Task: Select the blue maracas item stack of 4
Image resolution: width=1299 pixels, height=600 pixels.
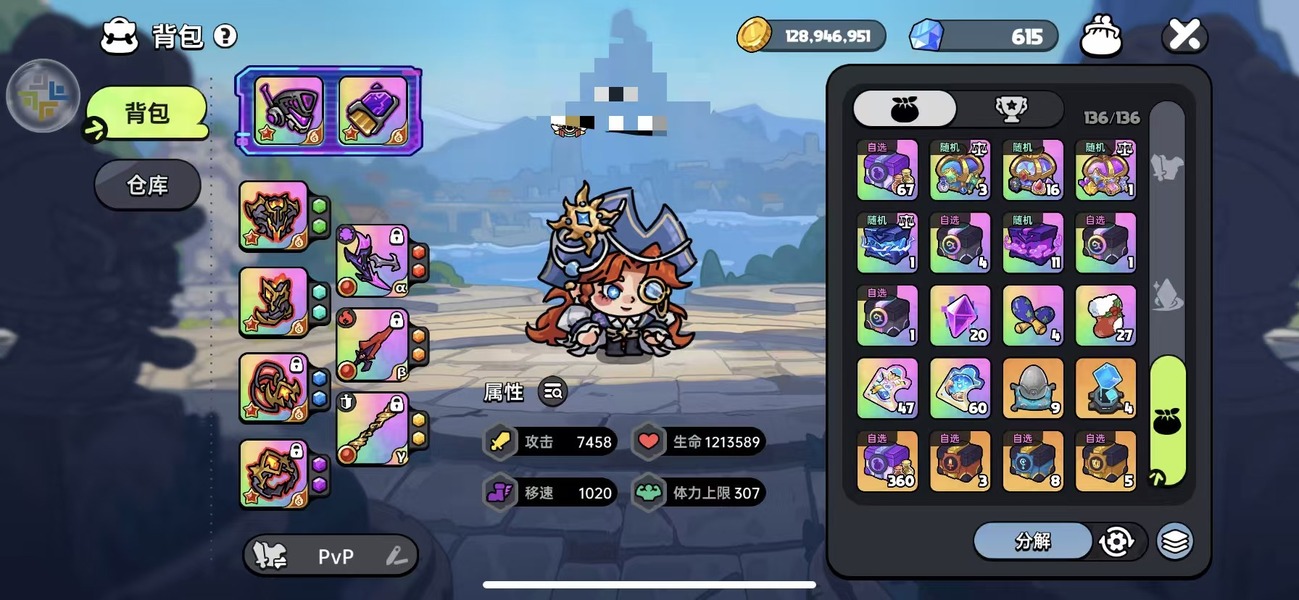Action: (1033, 316)
